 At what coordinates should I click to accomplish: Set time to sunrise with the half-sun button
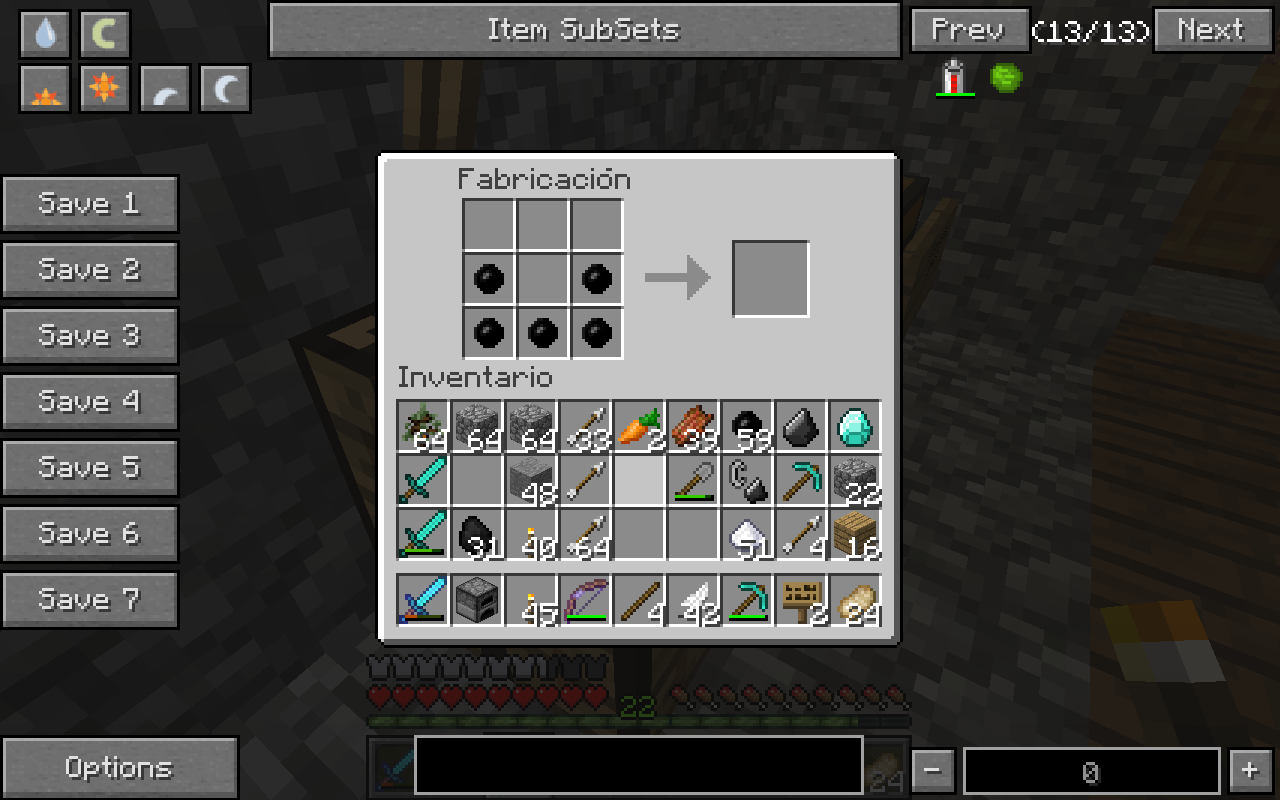point(45,90)
